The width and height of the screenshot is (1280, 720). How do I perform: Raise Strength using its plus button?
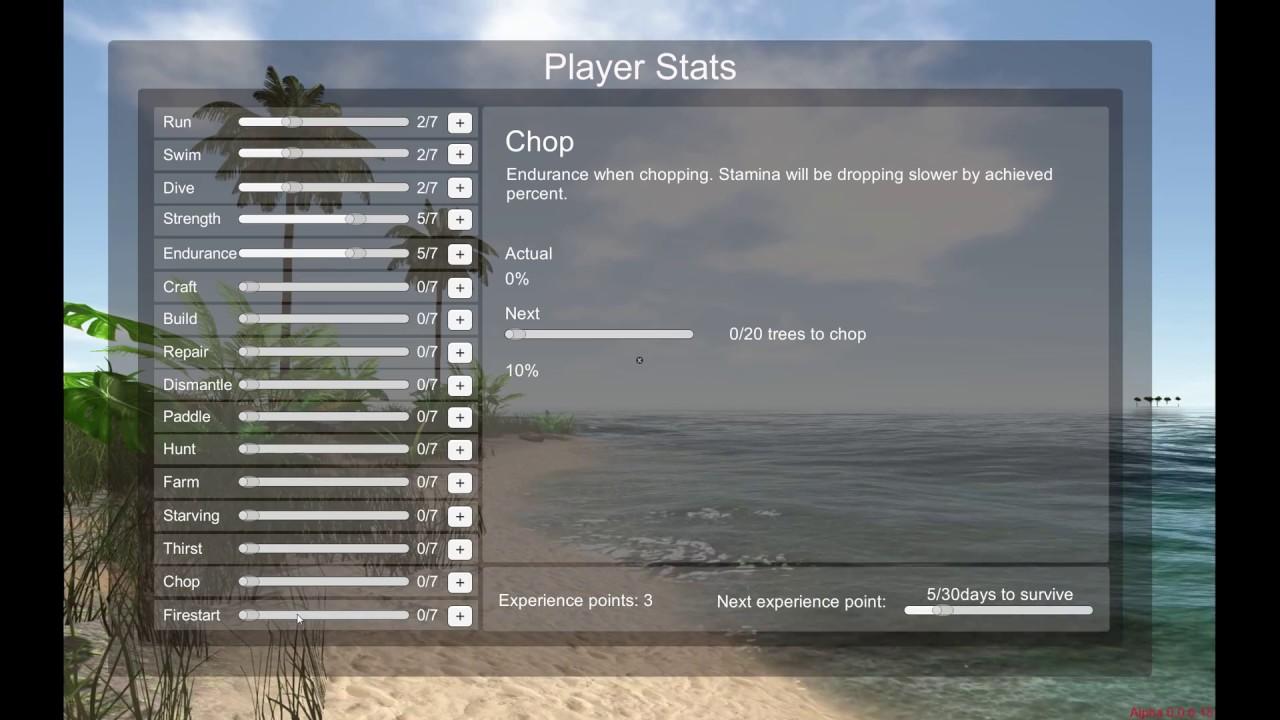coord(459,219)
